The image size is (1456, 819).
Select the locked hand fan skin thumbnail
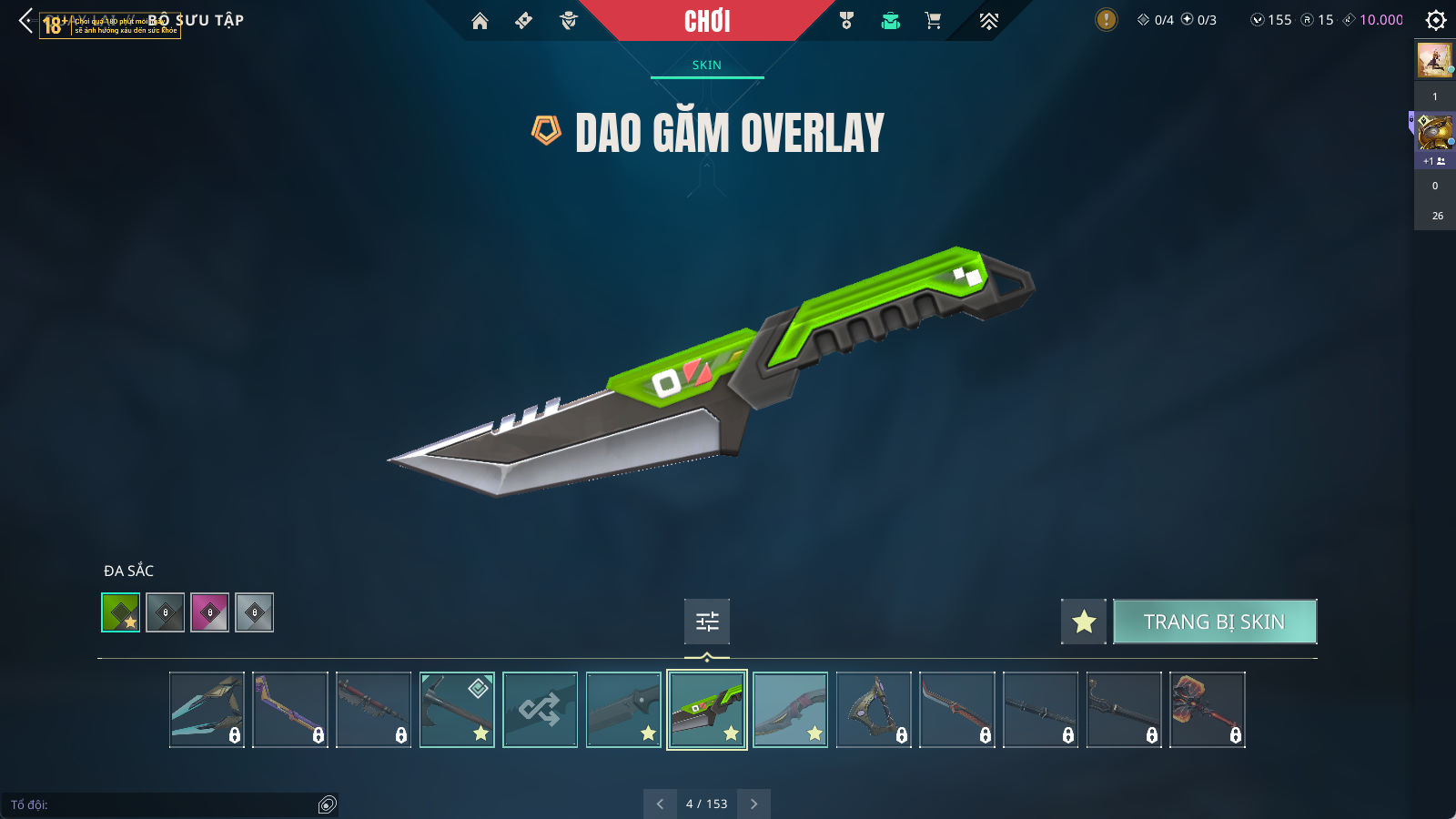pyautogui.click(x=1207, y=710)
